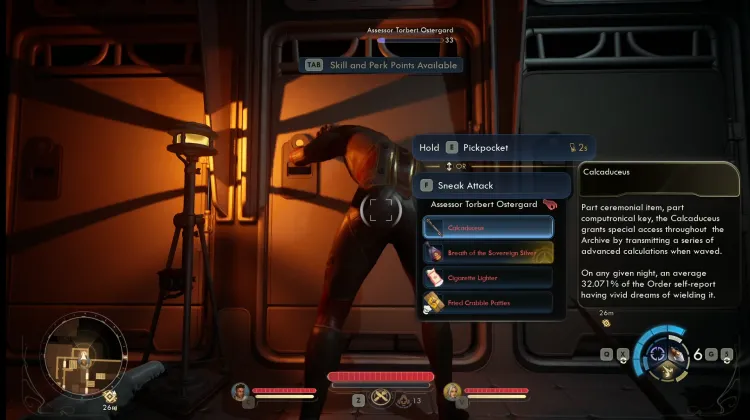Select Calcaduceus in the pickpocket list
The image size is (750, 420).
click(x=487, y=228)
